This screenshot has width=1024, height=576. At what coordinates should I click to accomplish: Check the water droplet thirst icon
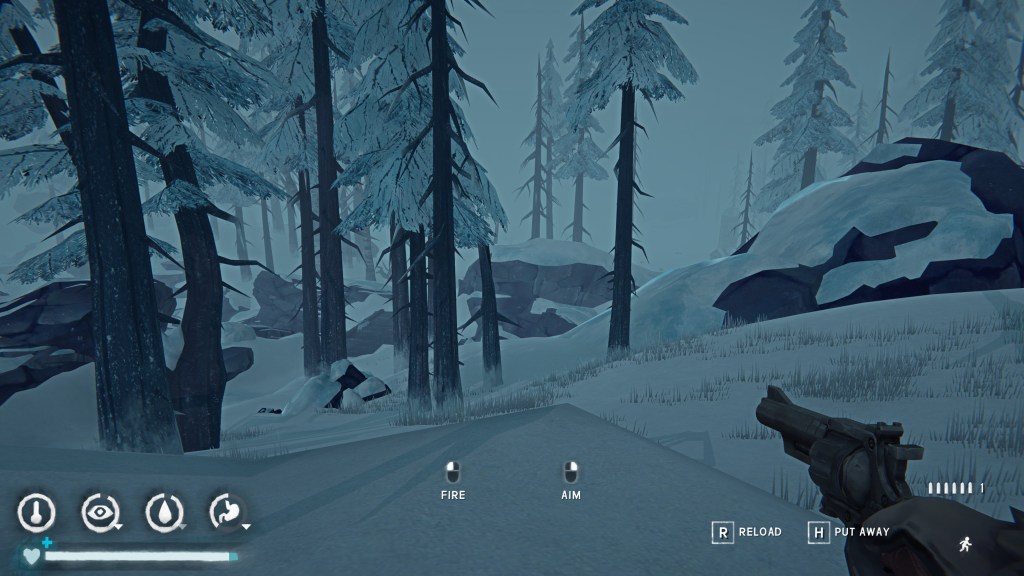point(163,513)
